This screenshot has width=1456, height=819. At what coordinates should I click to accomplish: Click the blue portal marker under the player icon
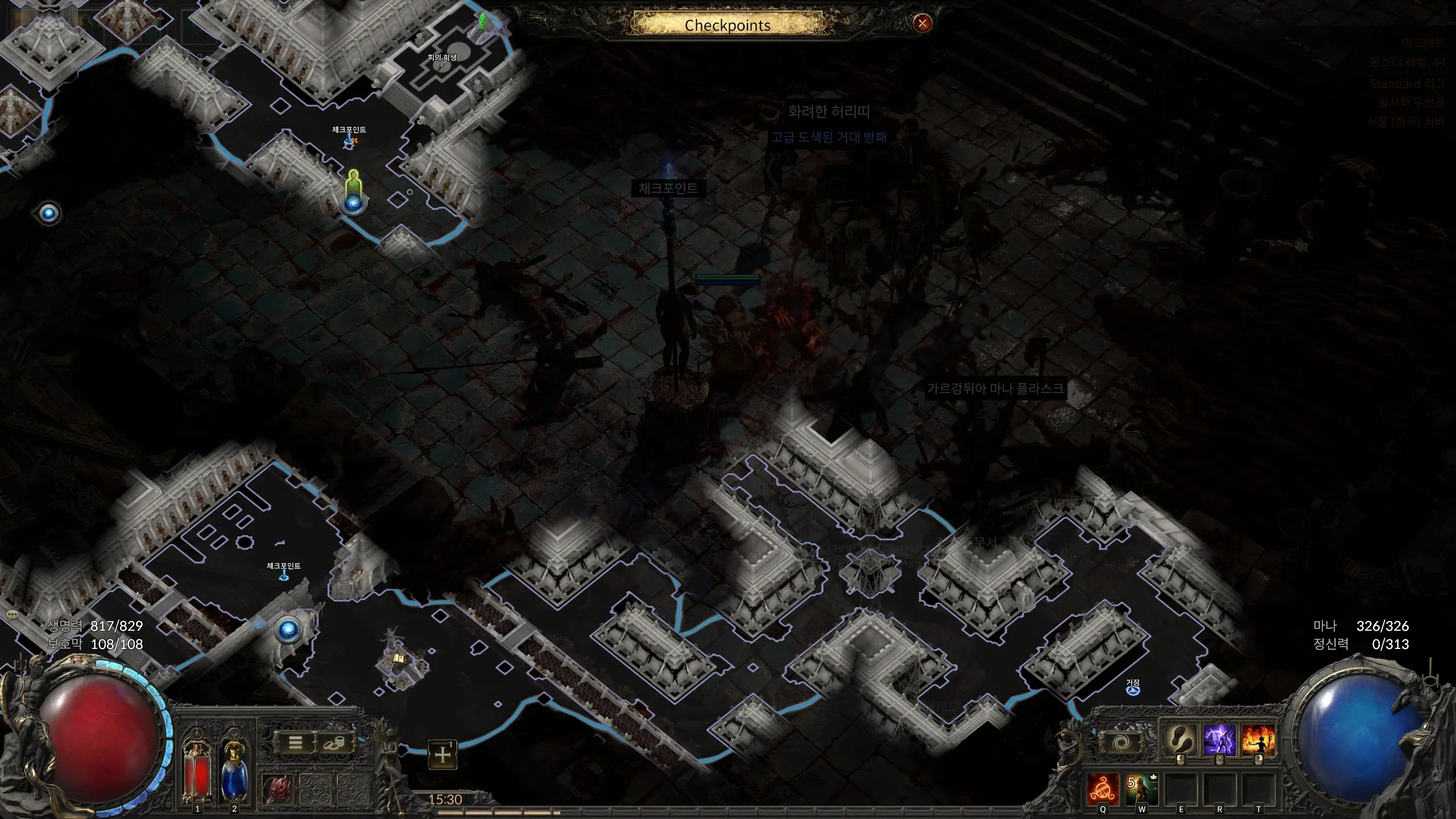(353, 202)
